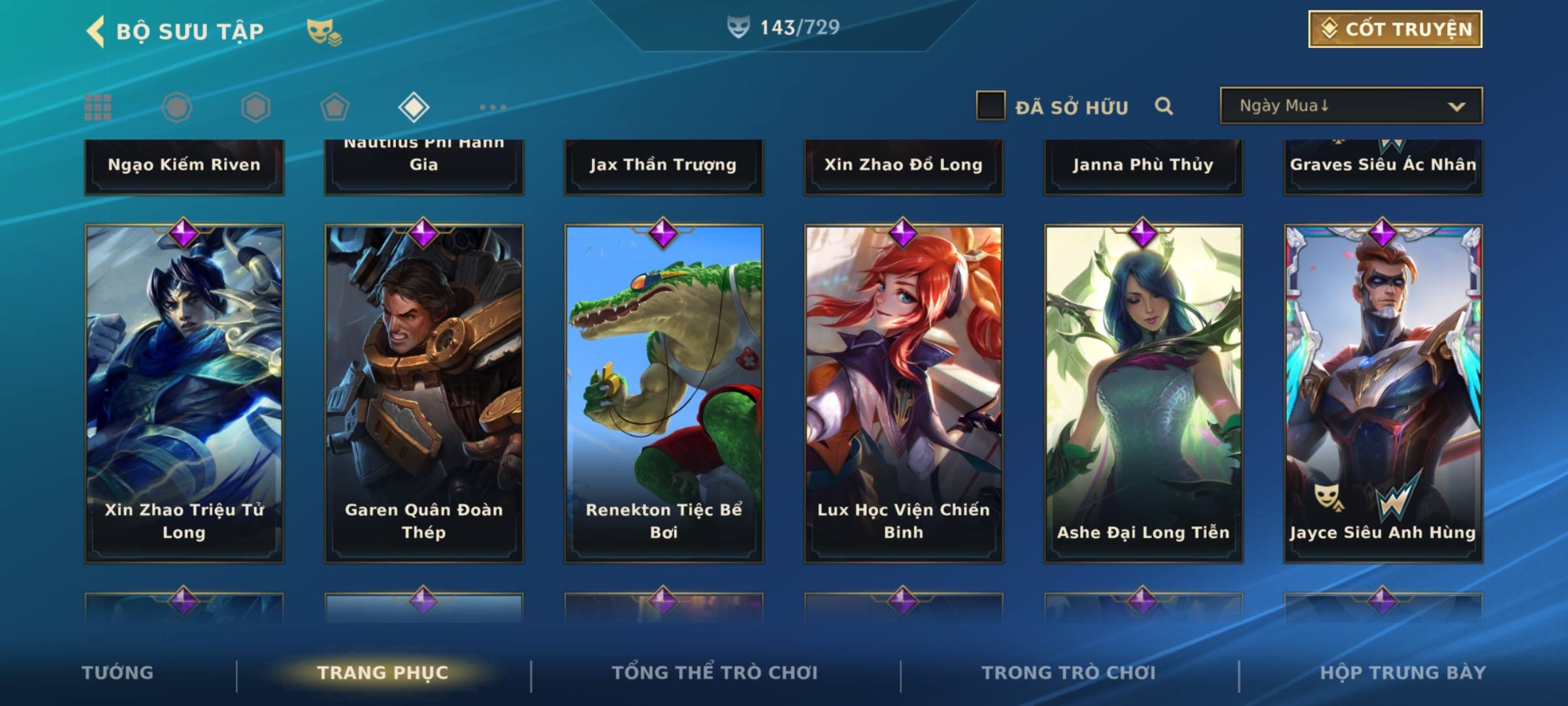Open Renekton Tiệc Bể Bơi skin
Image resolution: width=1568 pixels, height=706 pixels.
pyautogui.click(x=664, y=392)
